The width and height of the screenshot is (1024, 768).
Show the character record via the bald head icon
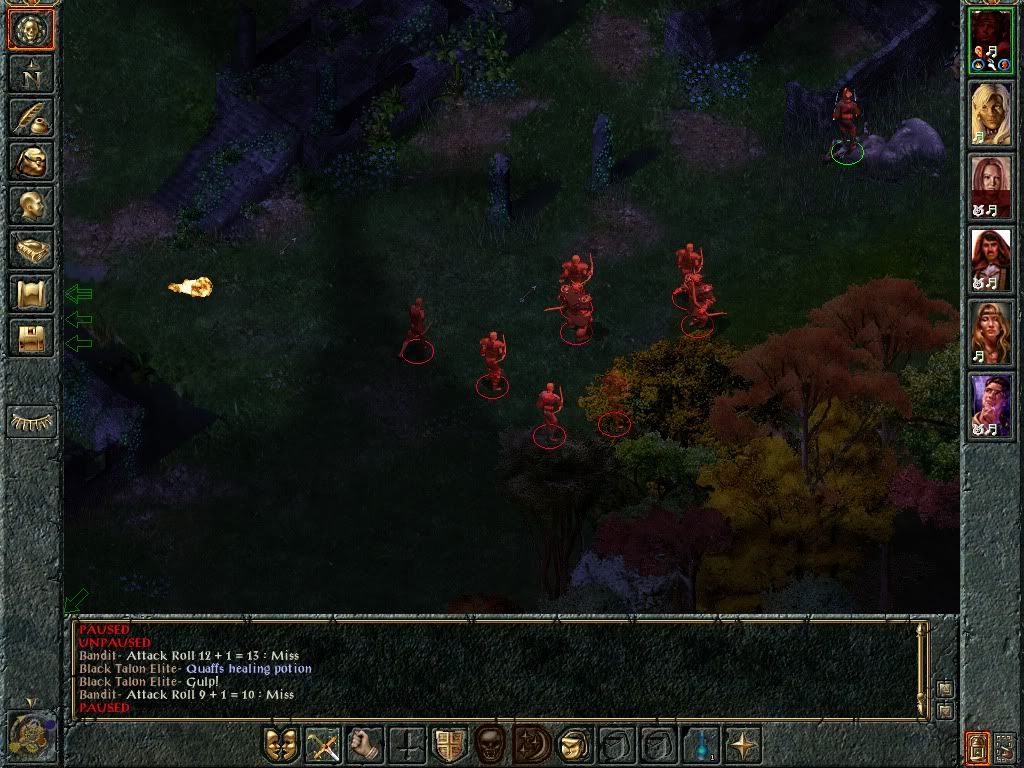pyautogui.click(x=31, y=205)
